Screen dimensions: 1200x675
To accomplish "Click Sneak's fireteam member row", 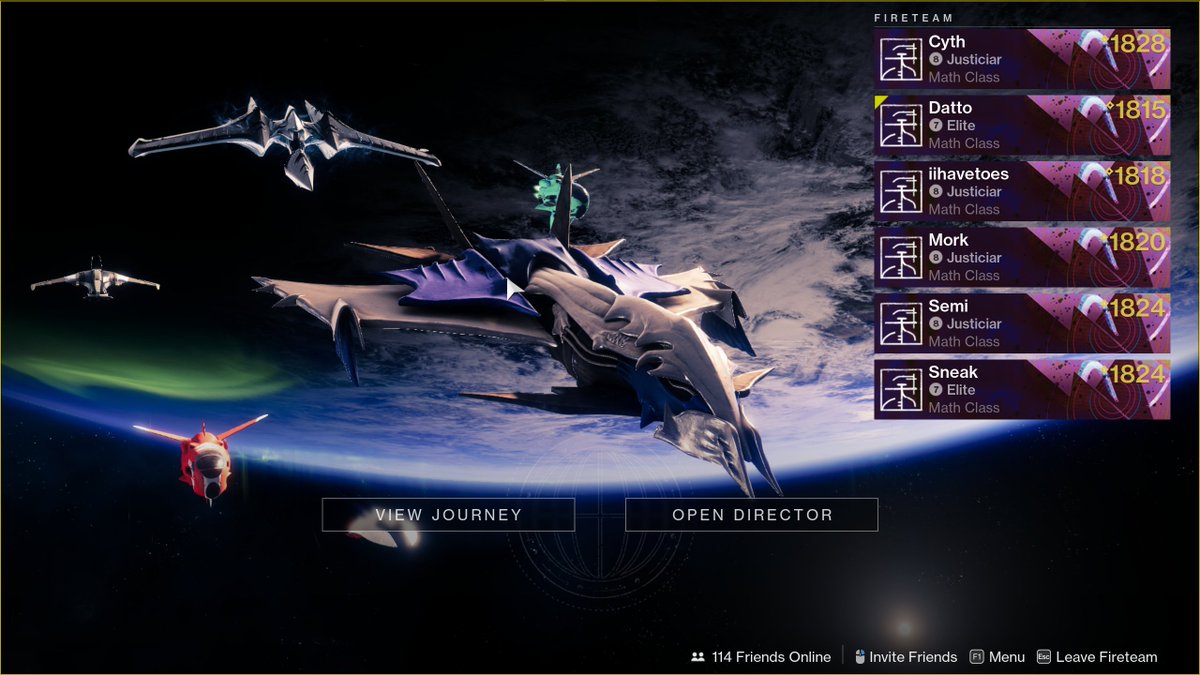I will 1021,389.
